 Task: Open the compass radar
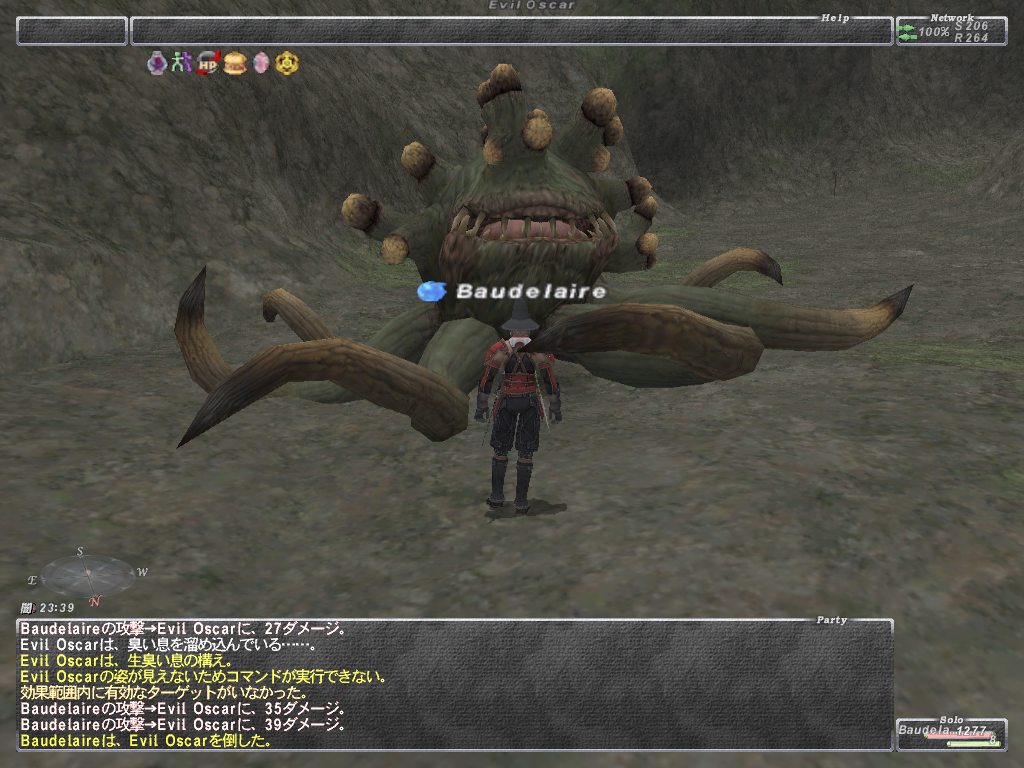point(88,576)
